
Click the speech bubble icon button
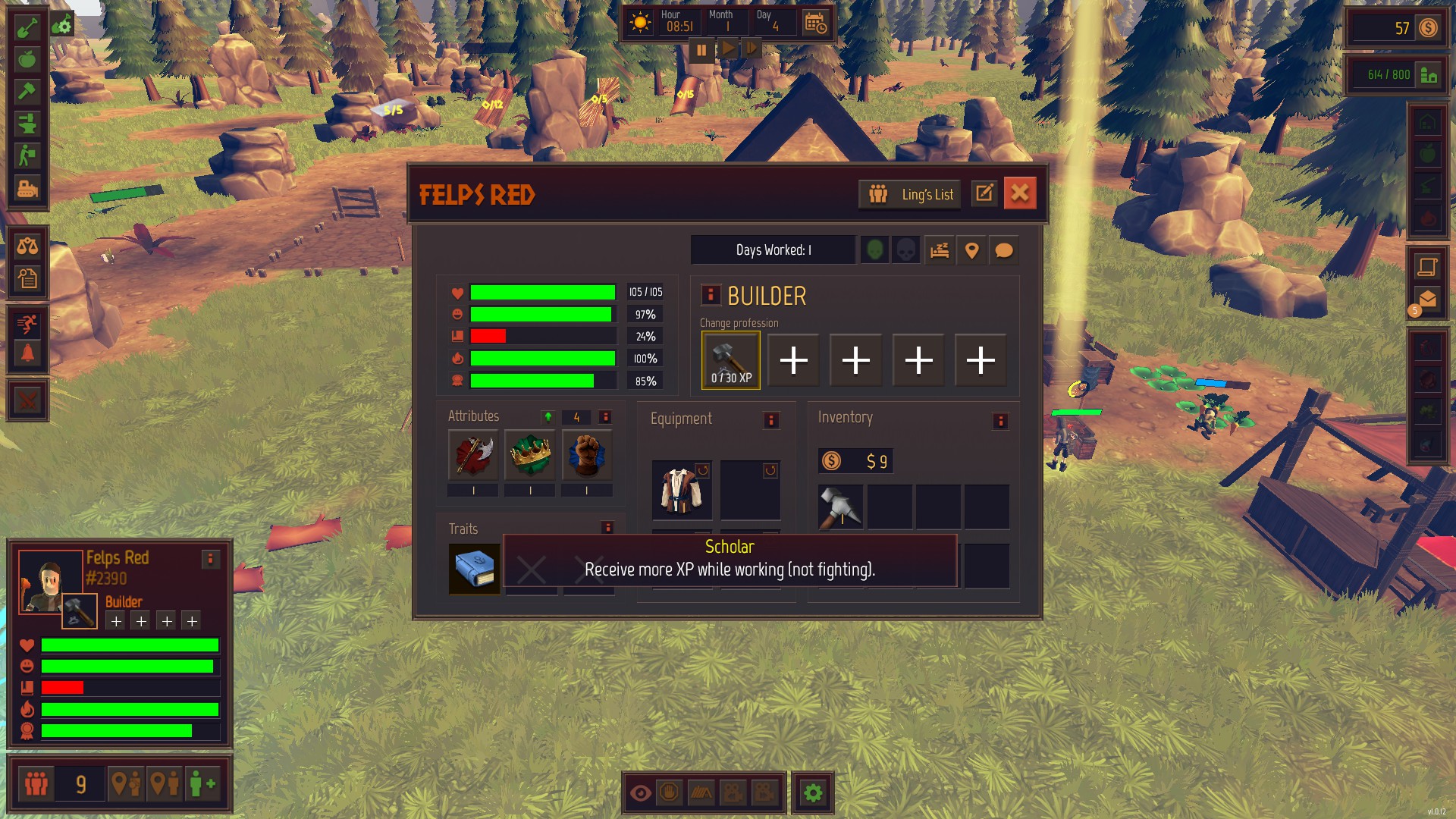1003,250
